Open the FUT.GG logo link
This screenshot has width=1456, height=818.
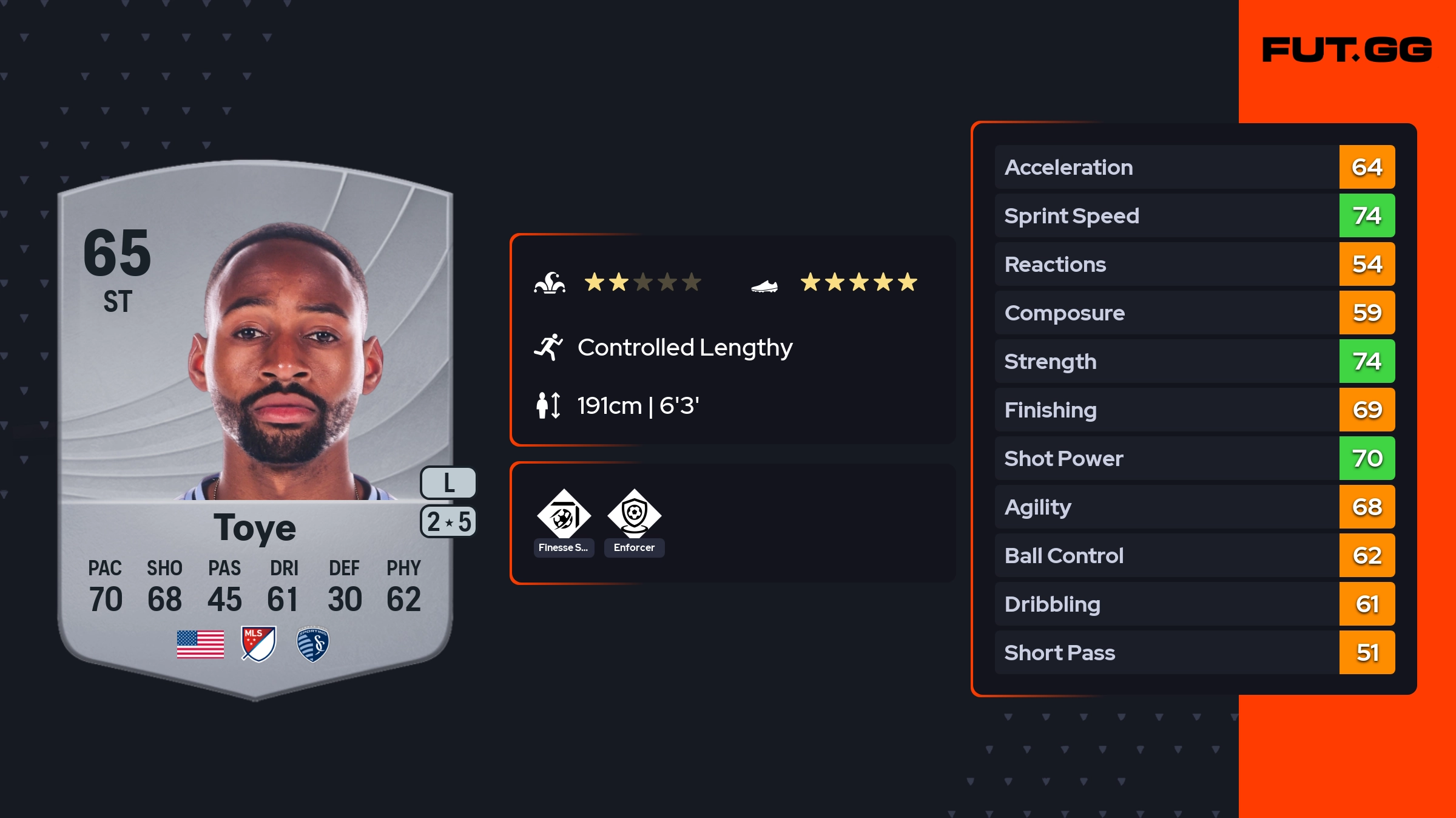(1347, 50)
